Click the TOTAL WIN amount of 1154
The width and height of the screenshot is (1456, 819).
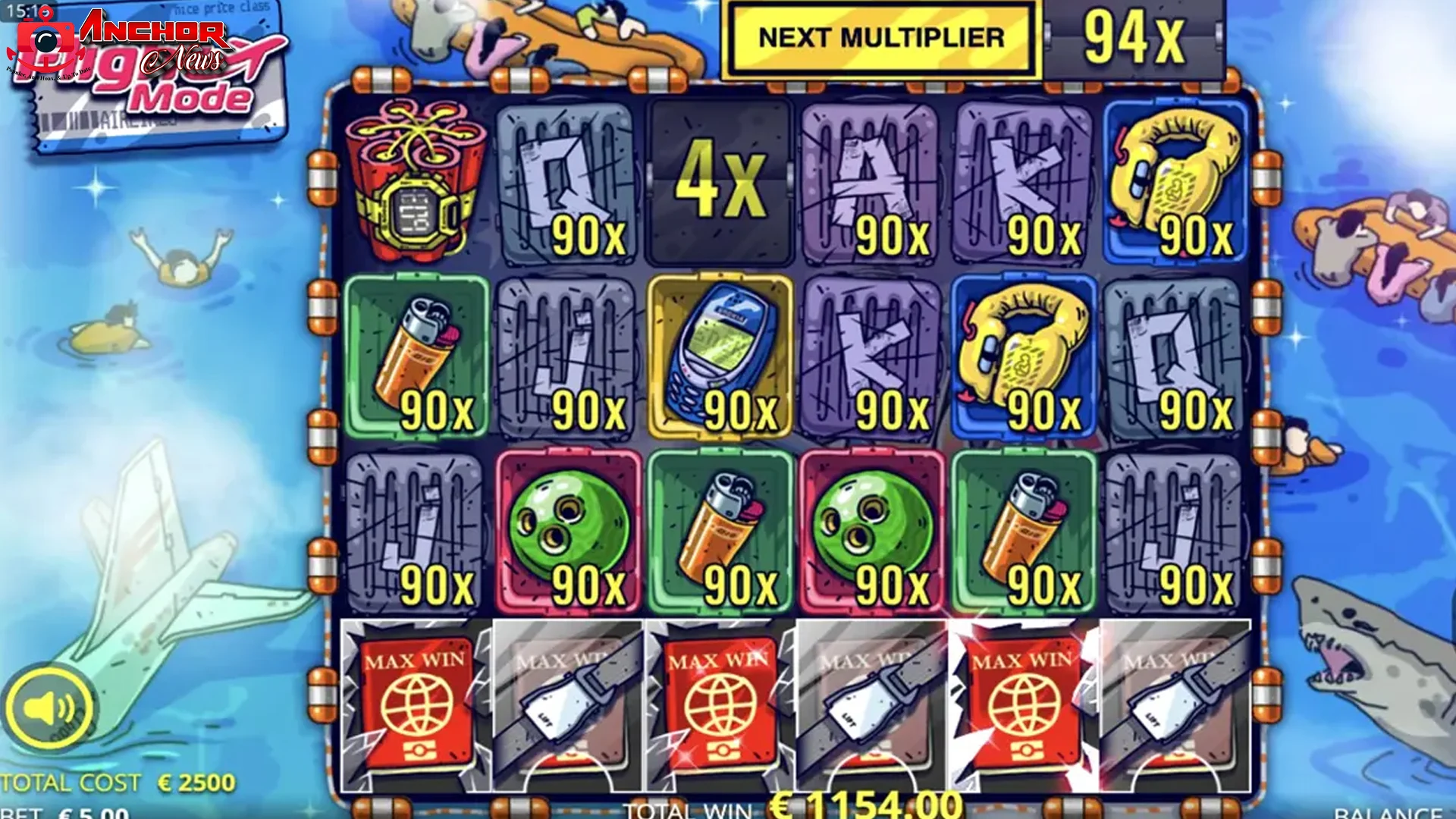click(x=857, y=808)
